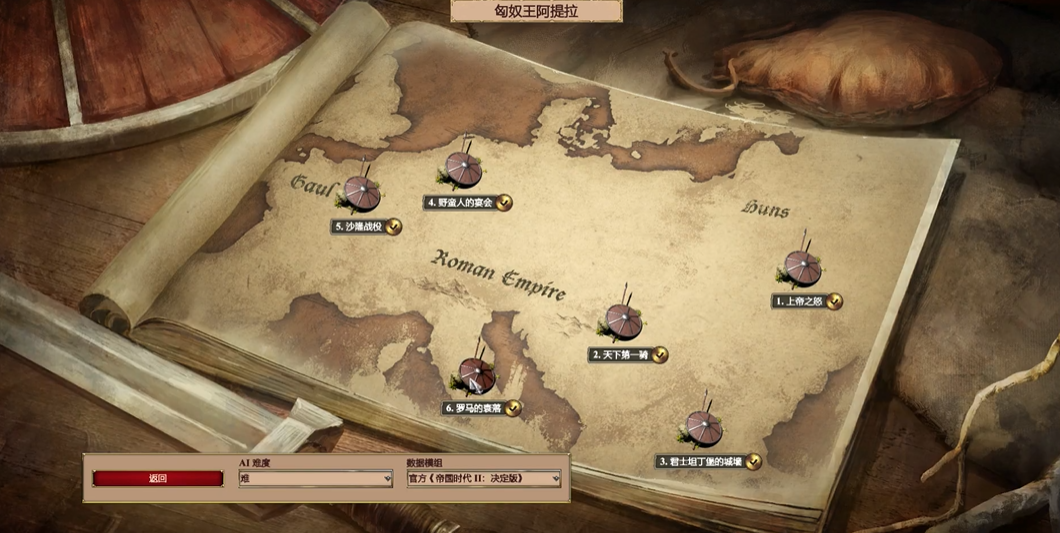Expand the 数据模组 data mod dropdown
This screenshot has height=533, width=1060.
[x=484, y=479]
